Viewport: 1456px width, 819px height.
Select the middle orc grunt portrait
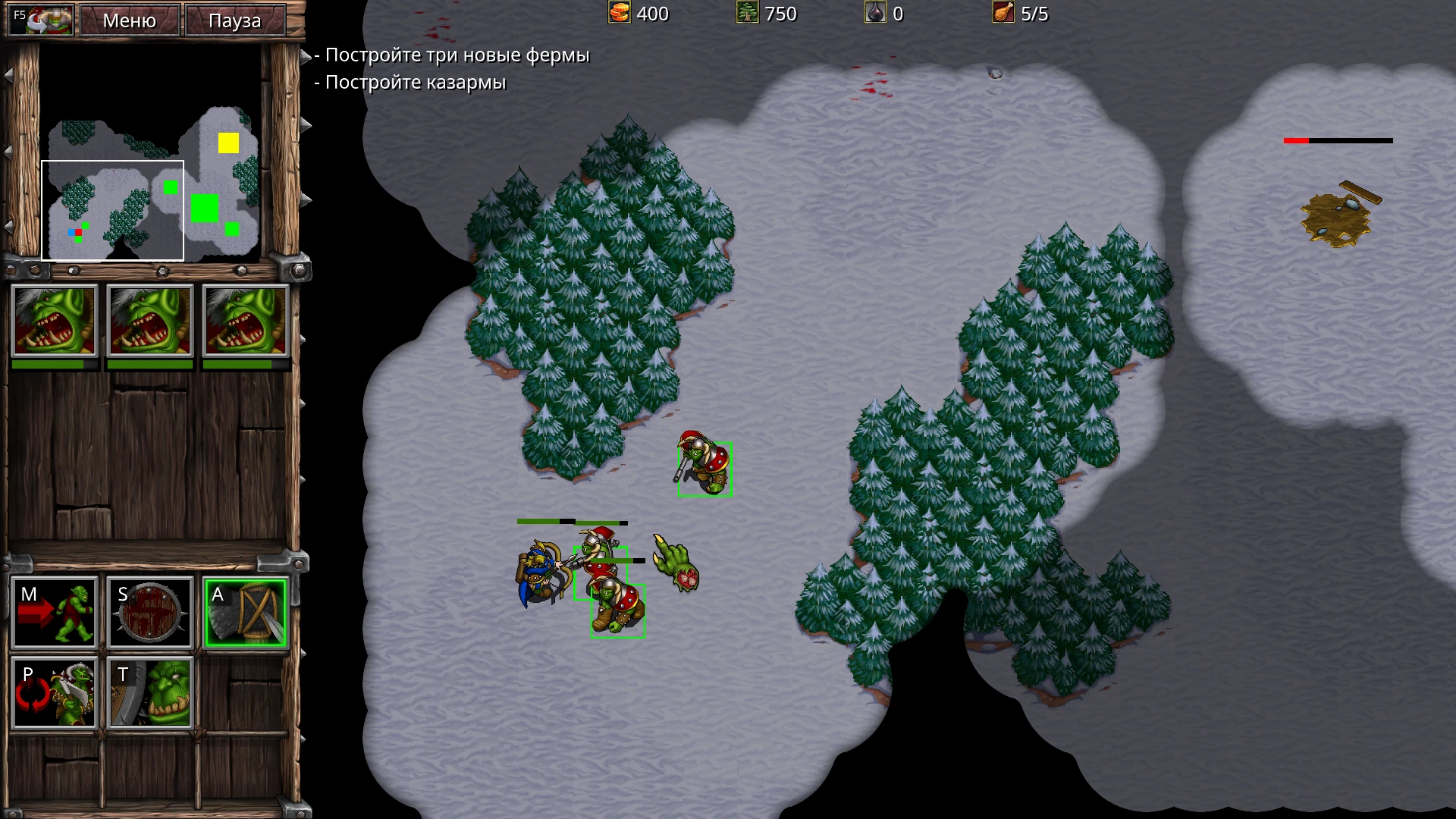(x=149, y=321)
